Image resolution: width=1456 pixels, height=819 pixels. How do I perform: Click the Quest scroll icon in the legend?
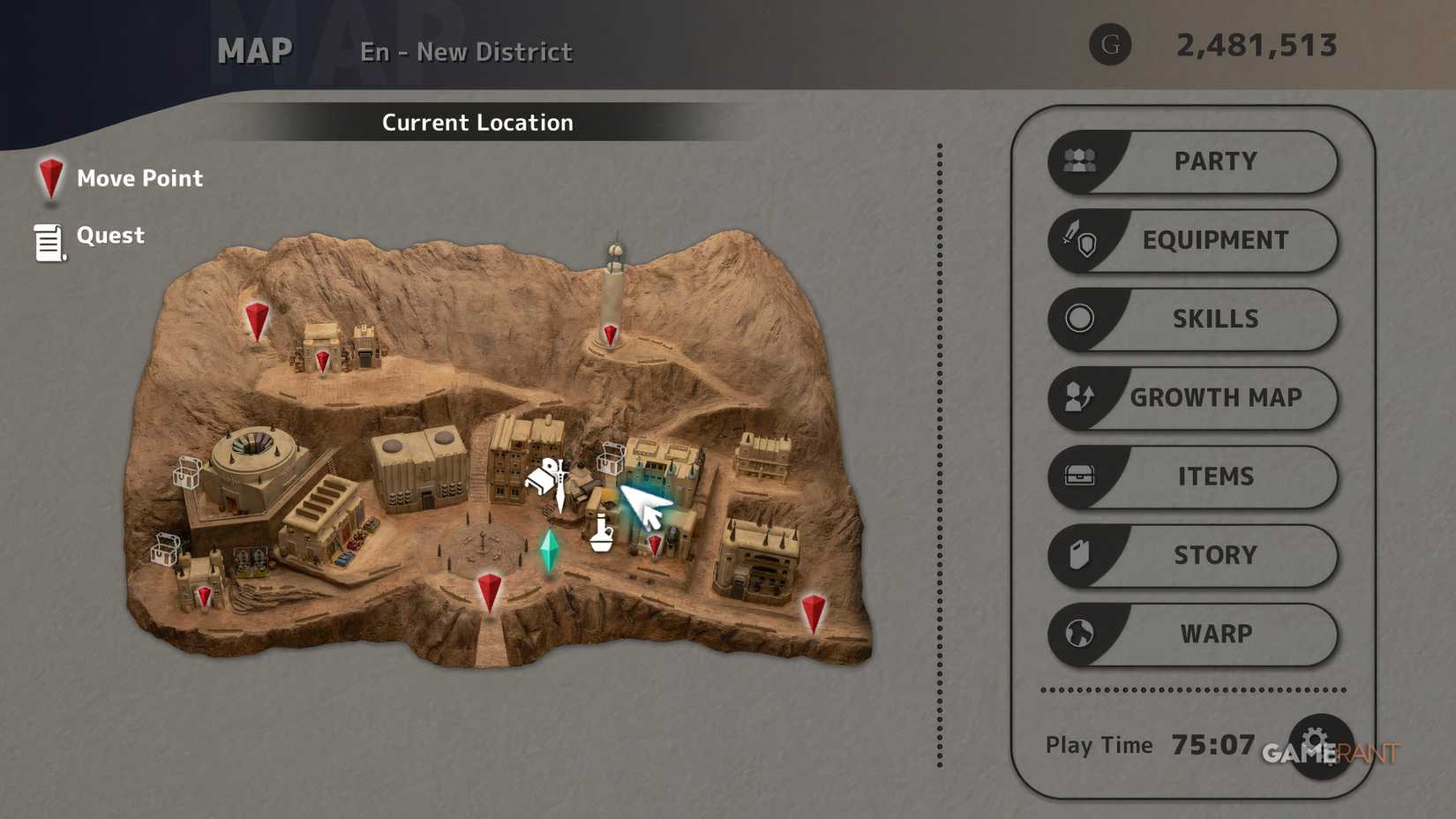tap(49, 240)
